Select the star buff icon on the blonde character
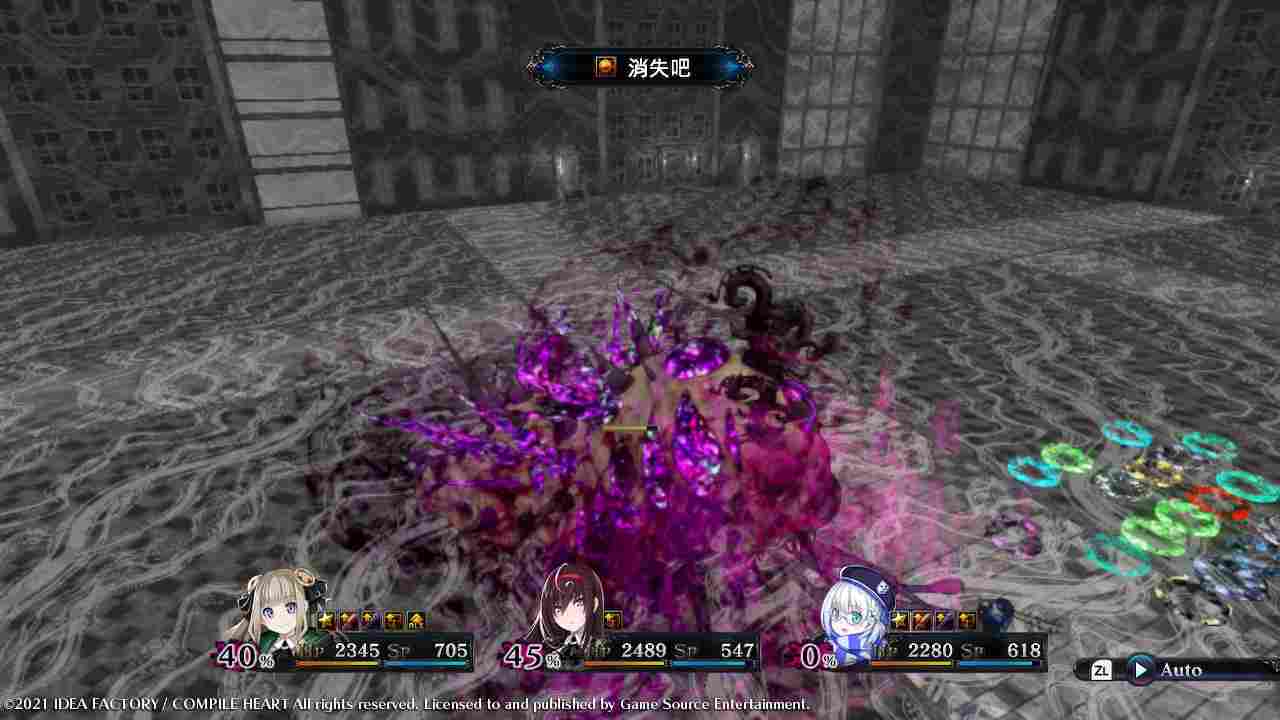Viewport: 1280px width, 720px height. (x=325, y=618)
